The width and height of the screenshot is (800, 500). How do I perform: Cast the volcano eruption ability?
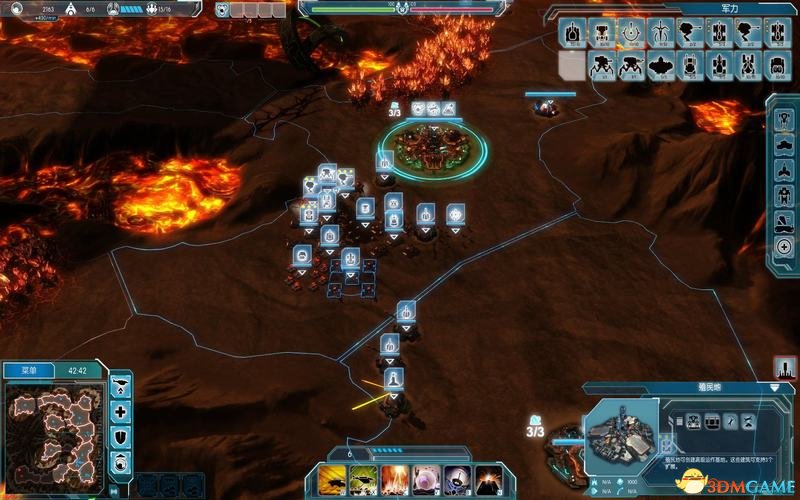(488, 479)
